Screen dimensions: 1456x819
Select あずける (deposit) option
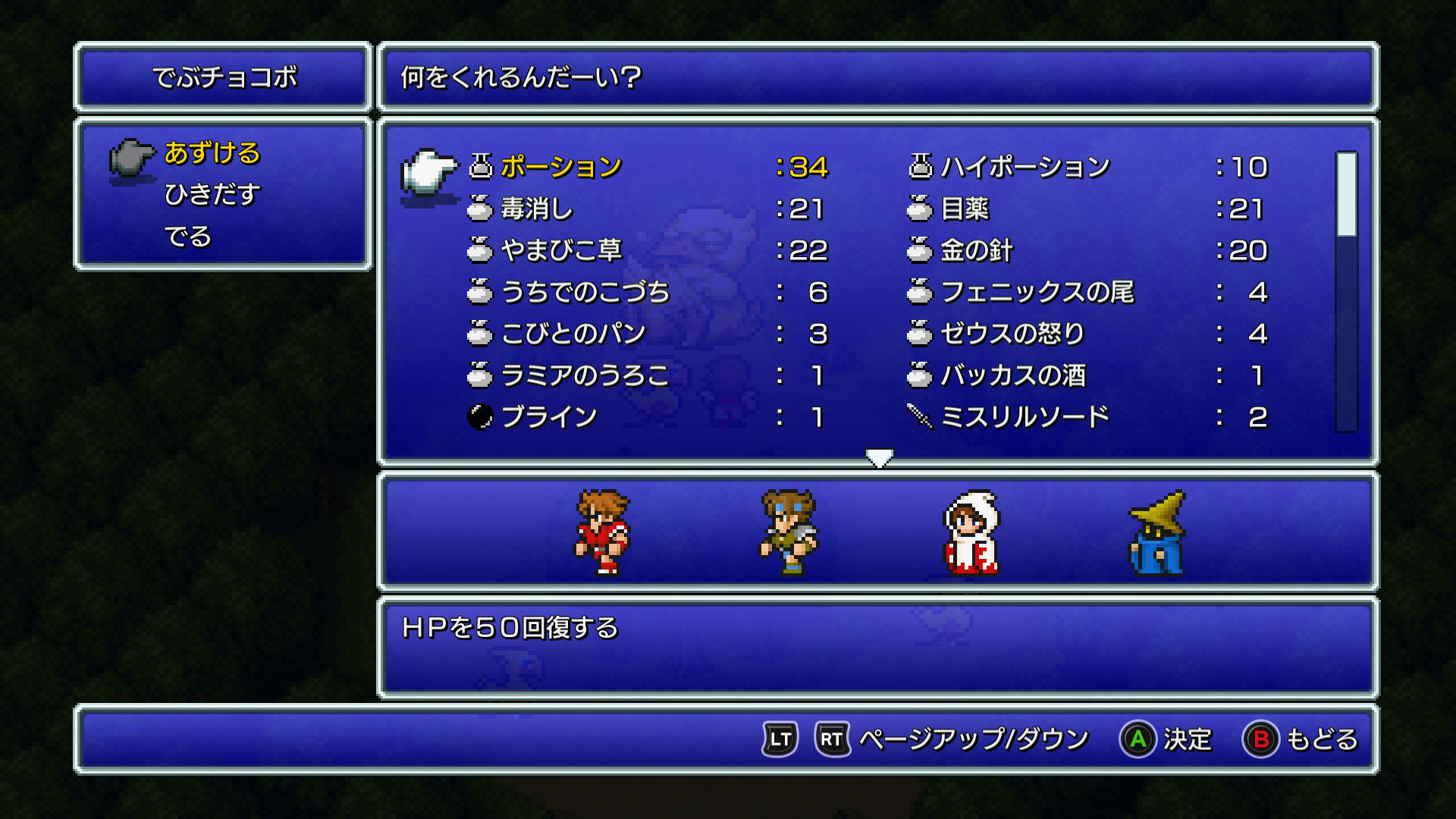tap(212, 153)
